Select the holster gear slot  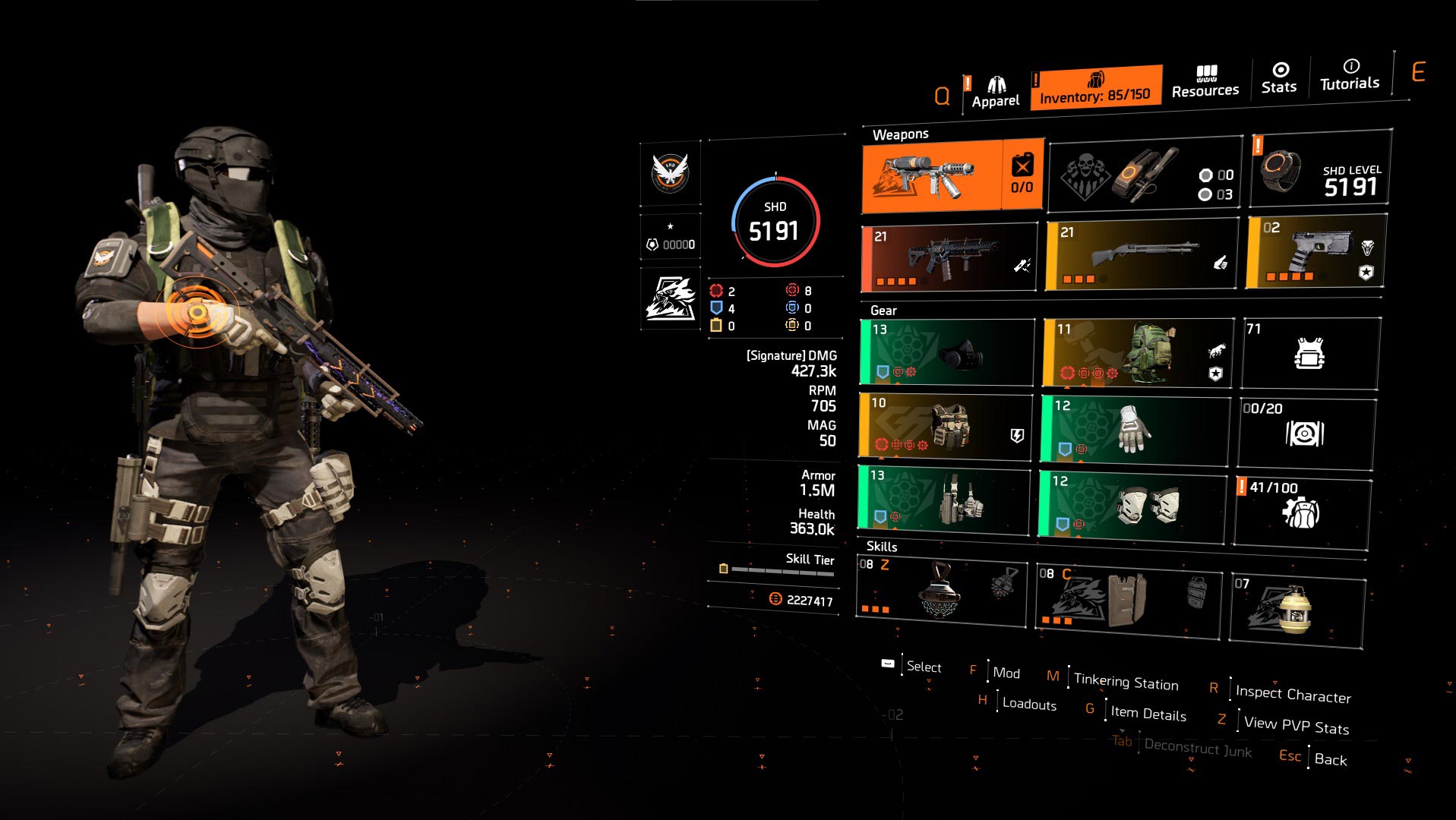(x=943, y=498)
